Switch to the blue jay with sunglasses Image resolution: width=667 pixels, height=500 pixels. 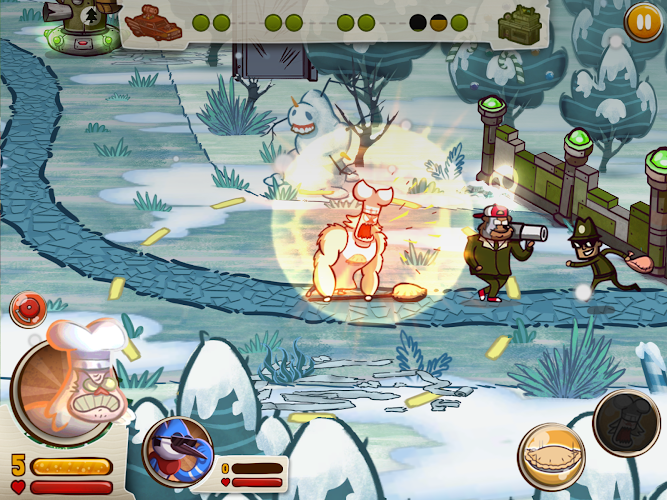coord(179,452)
